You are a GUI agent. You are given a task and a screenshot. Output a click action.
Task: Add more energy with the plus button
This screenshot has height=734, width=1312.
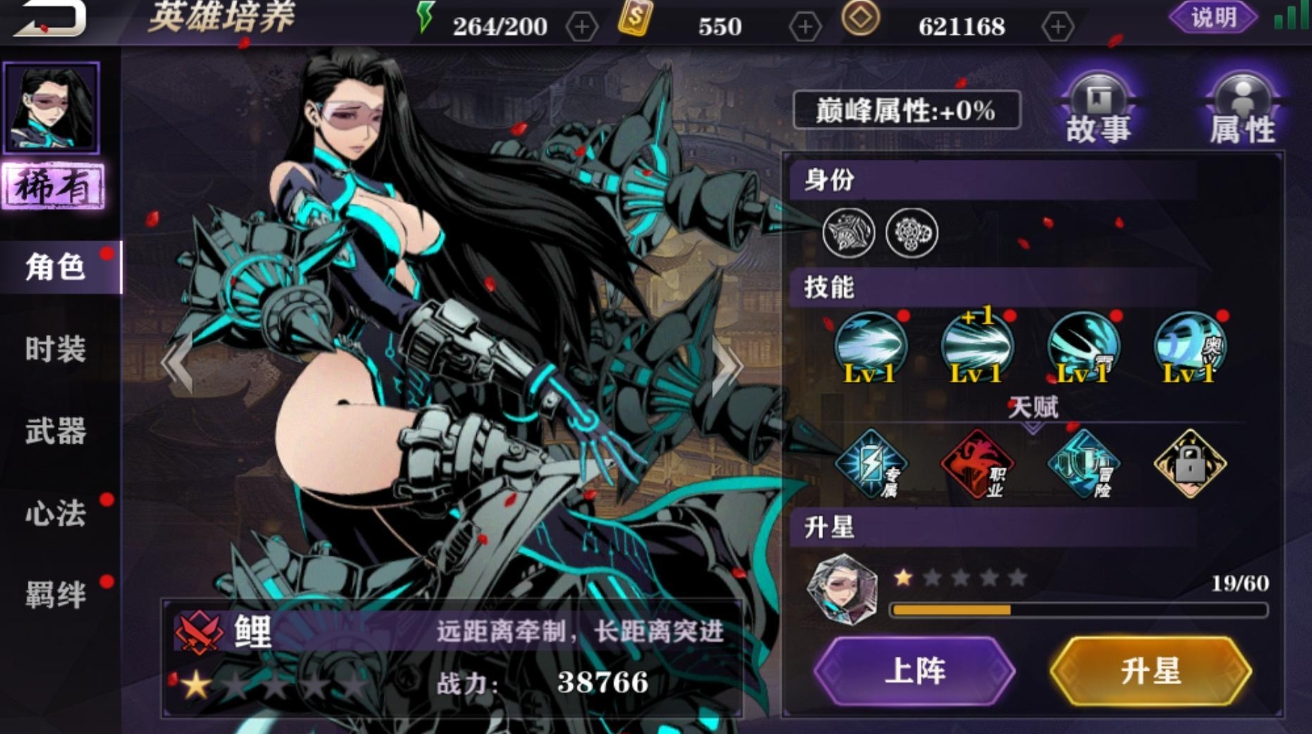582,27
